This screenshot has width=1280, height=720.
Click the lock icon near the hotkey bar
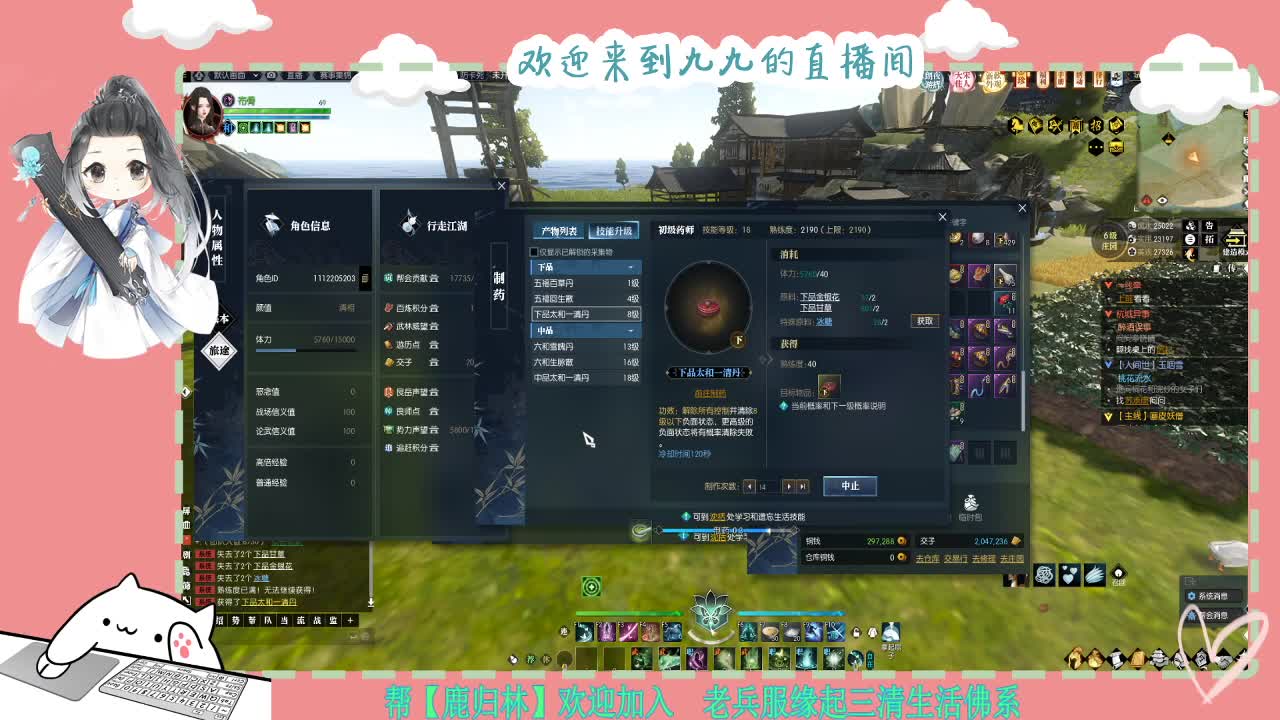(x=855, y=633)
